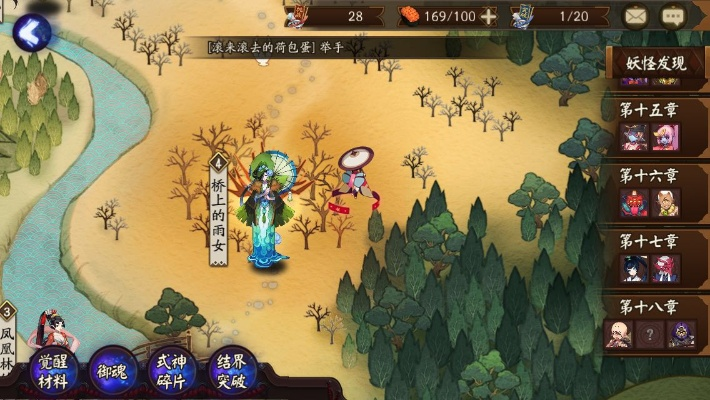Open the mail envelope icon

[635, 16]
